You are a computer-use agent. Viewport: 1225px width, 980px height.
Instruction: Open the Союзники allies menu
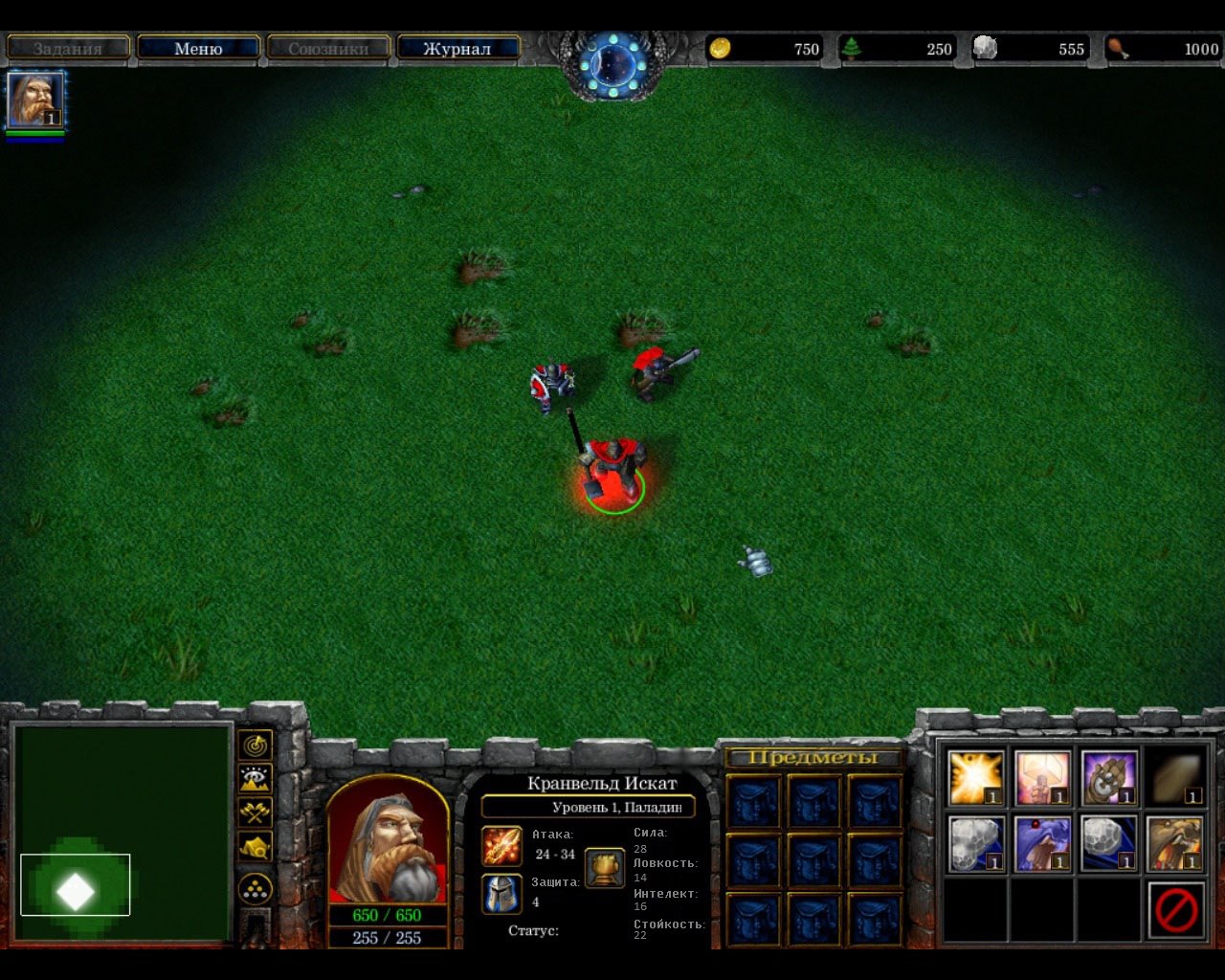pos(328,48)
